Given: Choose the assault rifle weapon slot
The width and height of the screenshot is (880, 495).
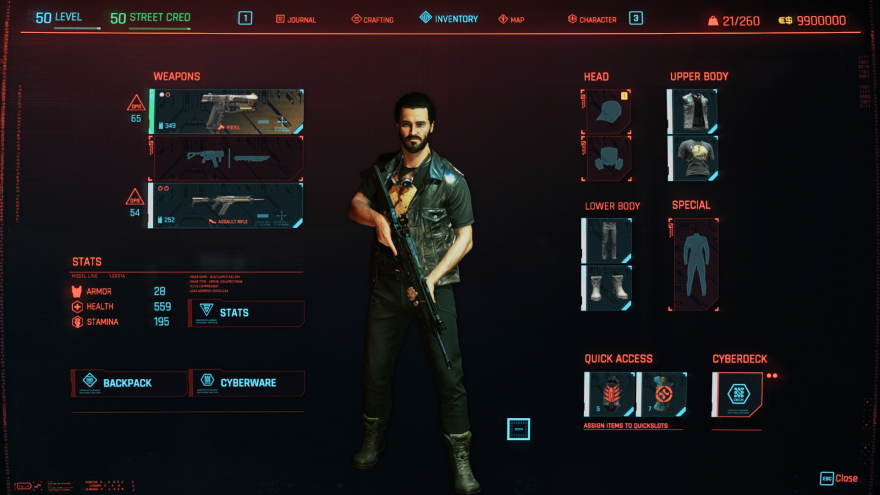Looking at the screenshot, I should 227,205.
